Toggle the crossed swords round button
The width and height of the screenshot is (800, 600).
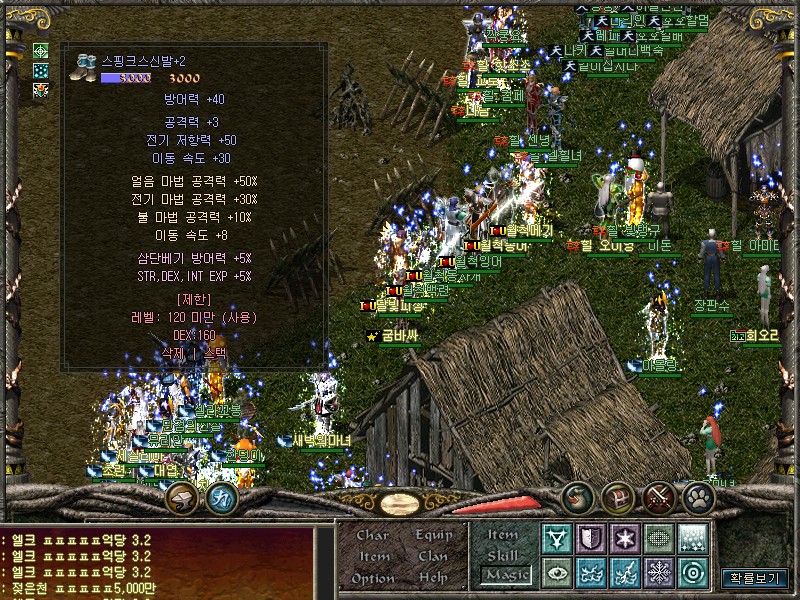(659, 497)
